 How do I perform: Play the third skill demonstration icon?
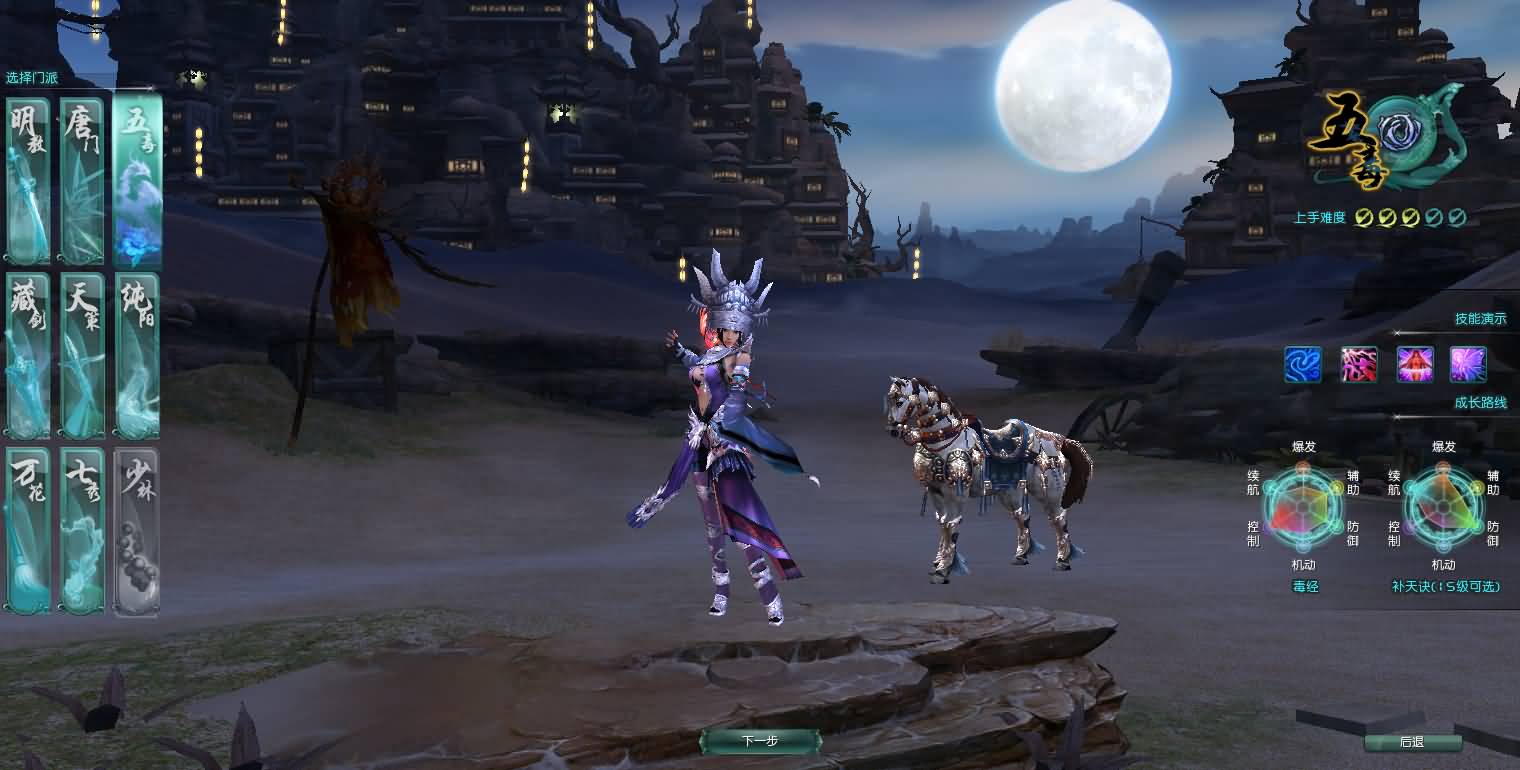point(1414,364)
